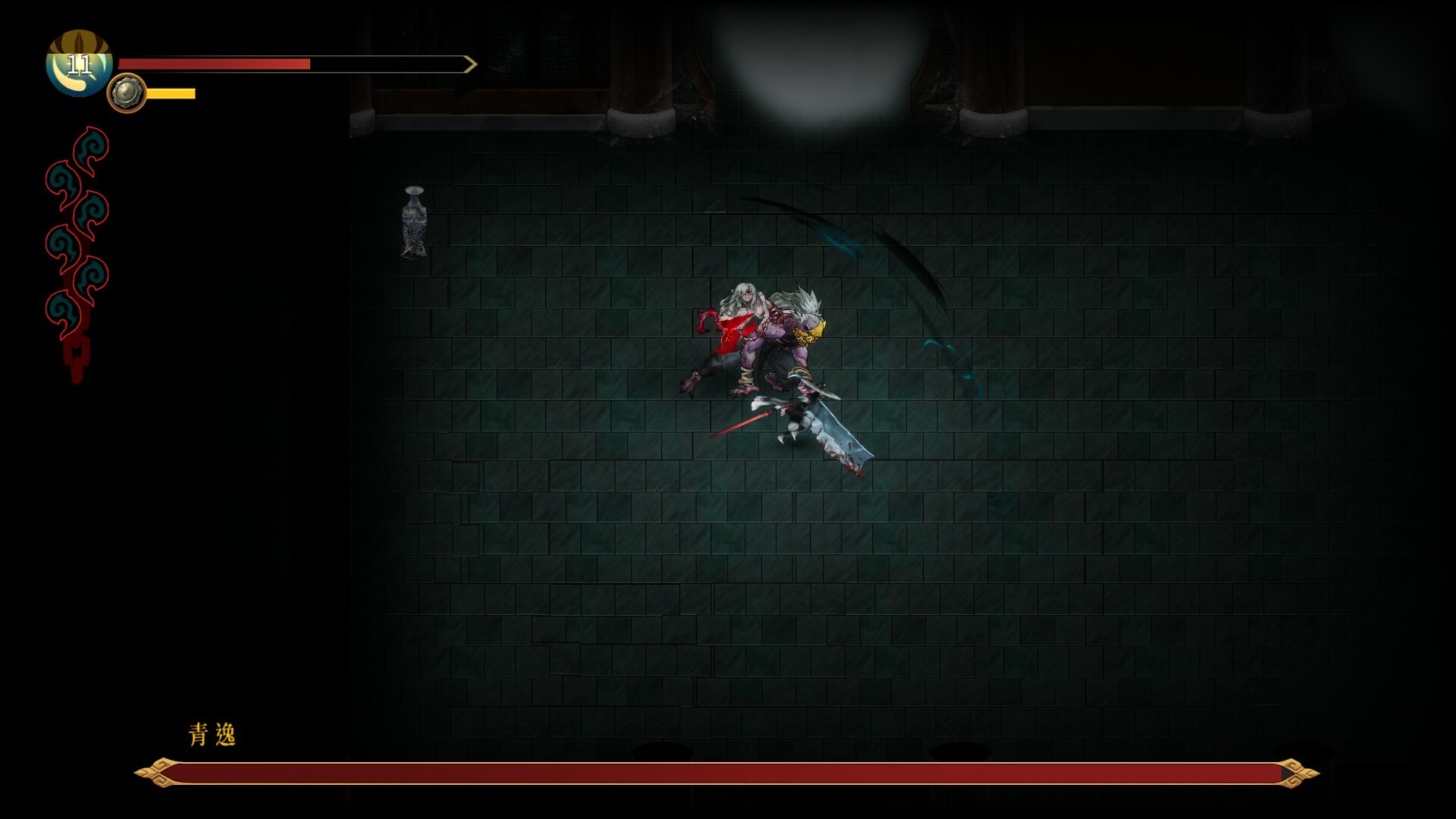The width and height of the screenshot is (1456, 819).
Task: Click the fourth talisman swirl icon on the left
Action: click(64, 243)
